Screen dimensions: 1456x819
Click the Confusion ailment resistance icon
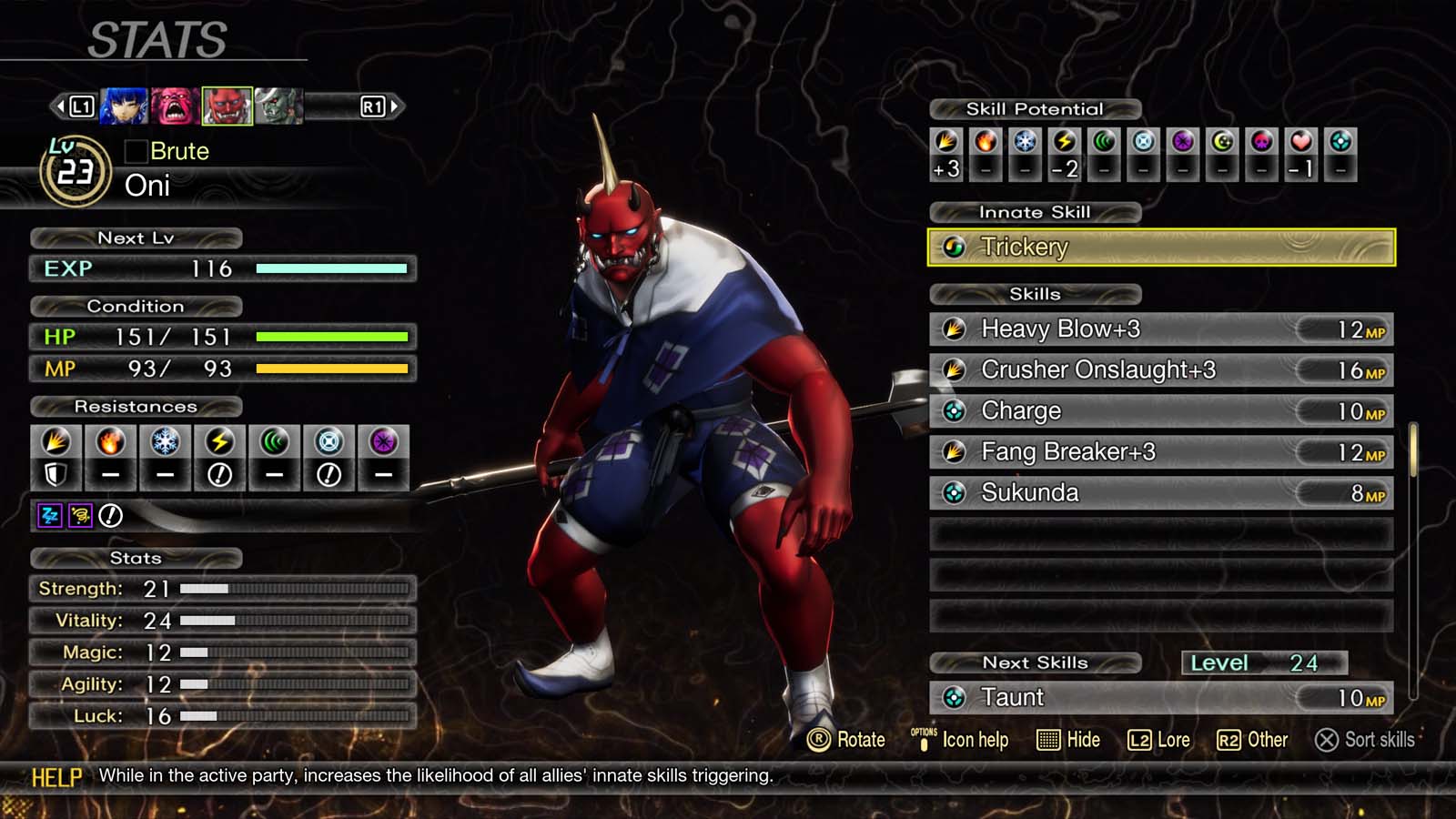tap(80, 515)
